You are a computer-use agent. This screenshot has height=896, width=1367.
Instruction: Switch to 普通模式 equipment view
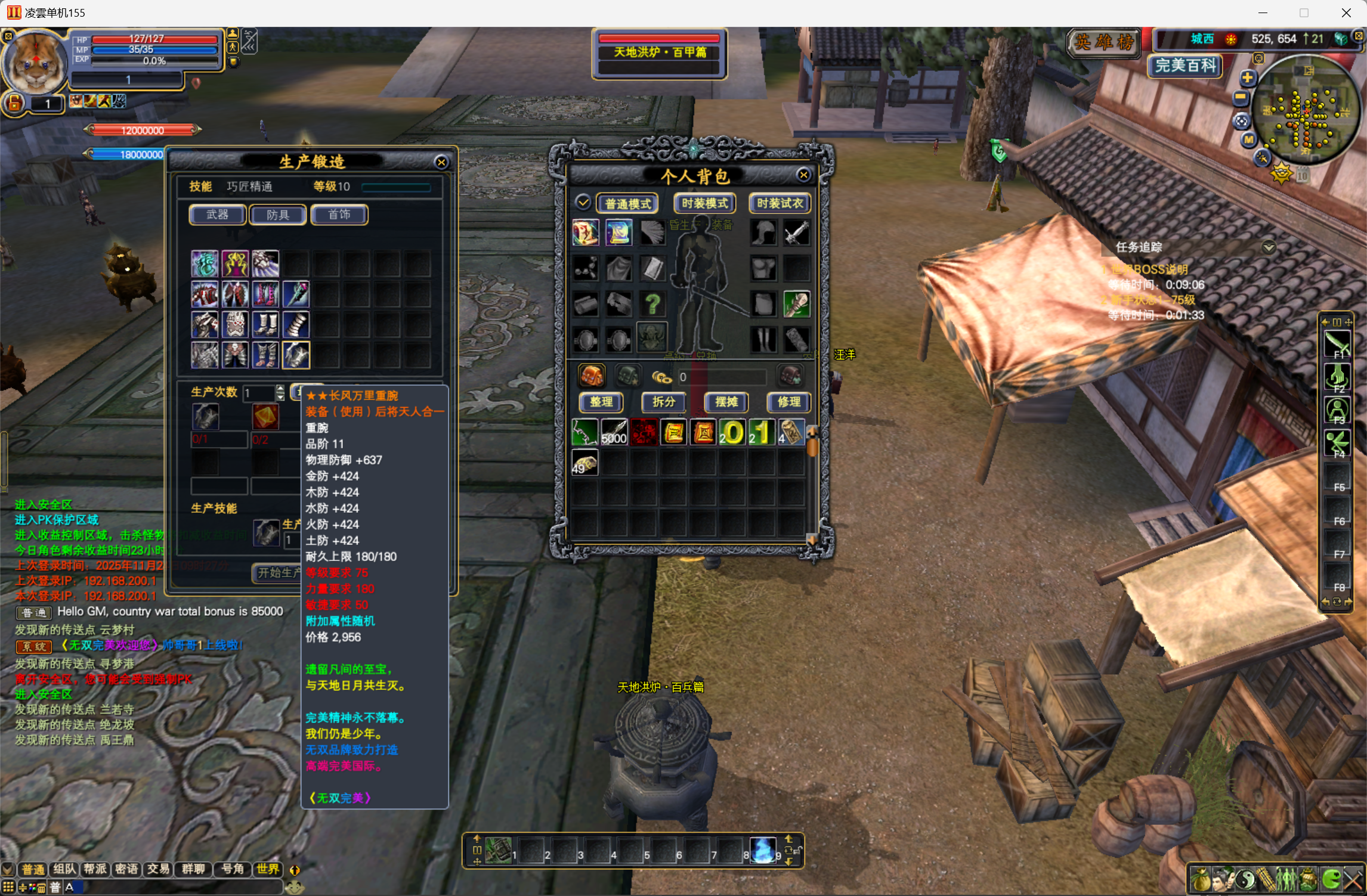(627, 204)
